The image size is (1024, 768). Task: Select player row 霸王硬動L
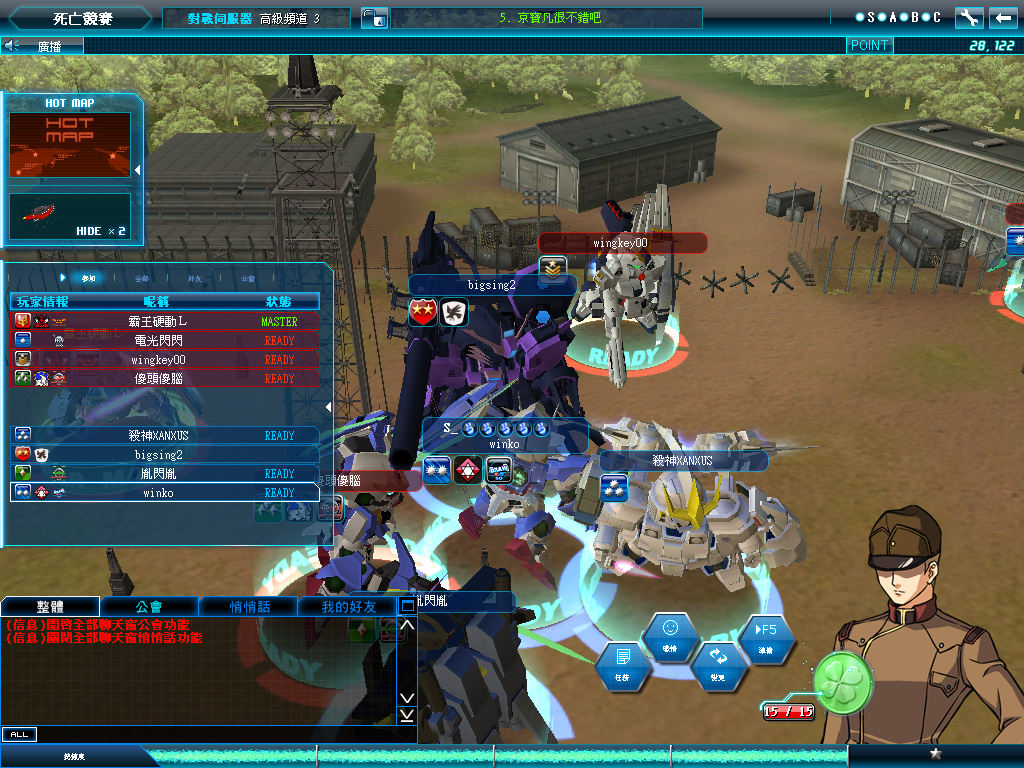[x=166, y=321]
